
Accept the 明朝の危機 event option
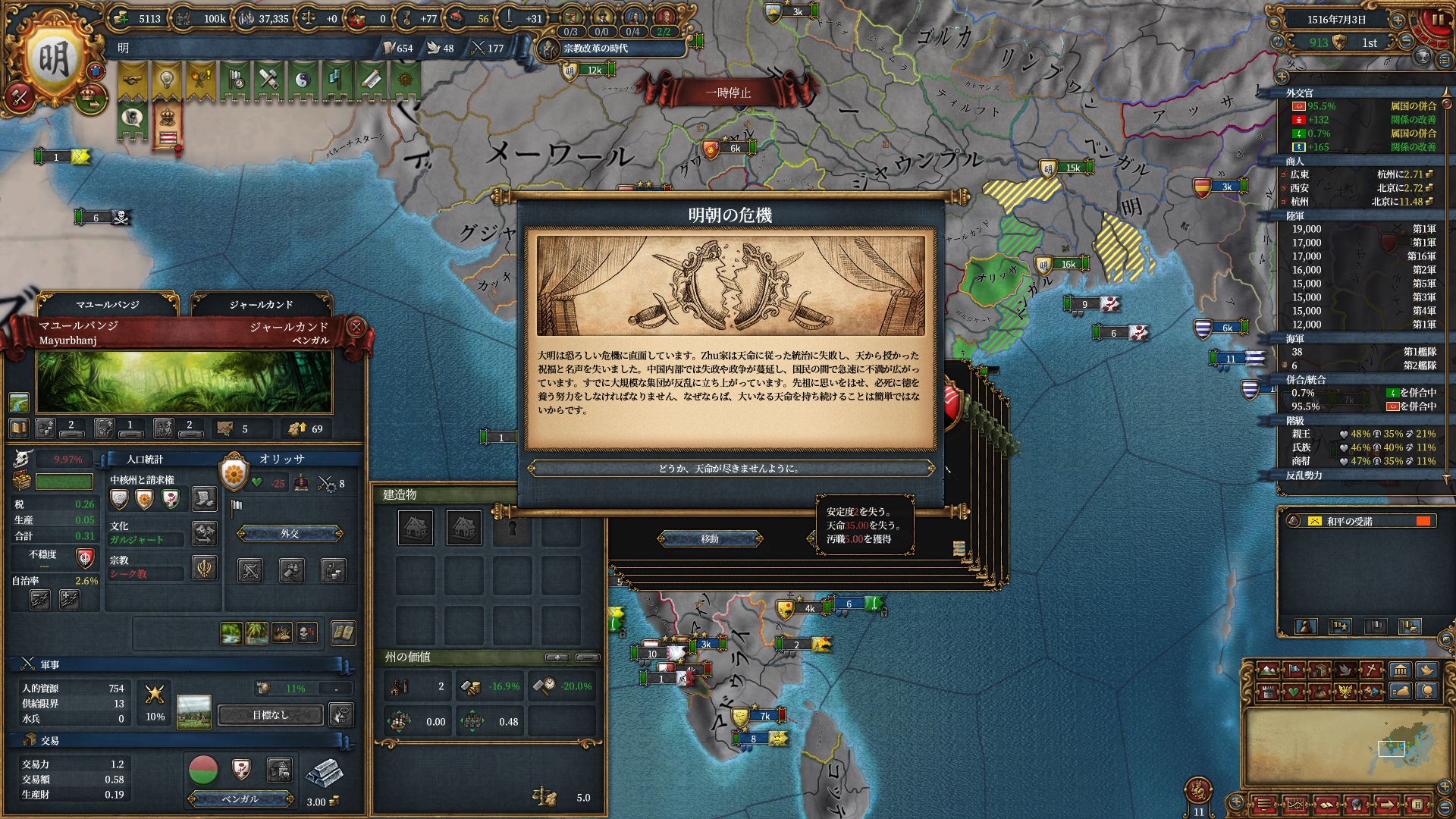(x=730, y=469)
